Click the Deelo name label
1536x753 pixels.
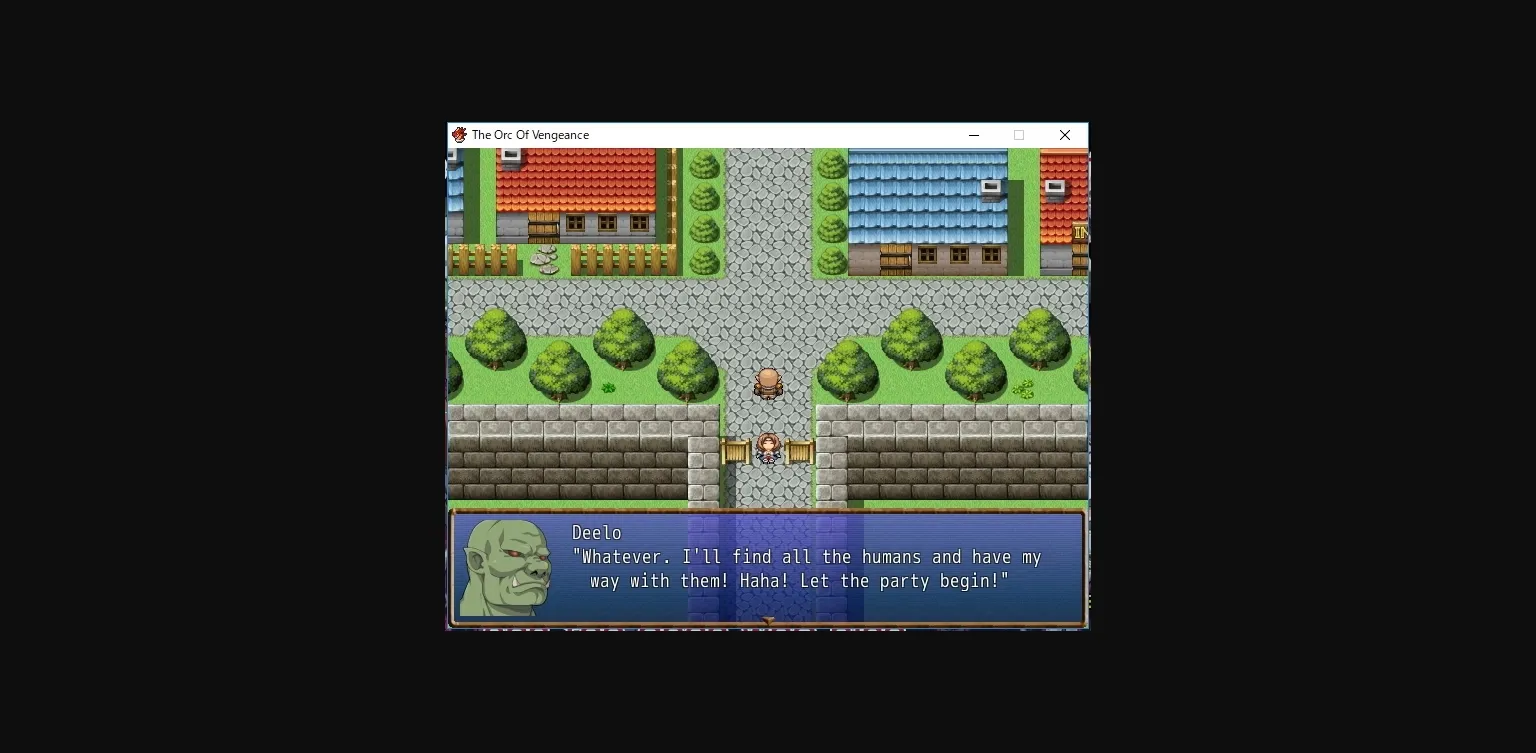(597, 533)
